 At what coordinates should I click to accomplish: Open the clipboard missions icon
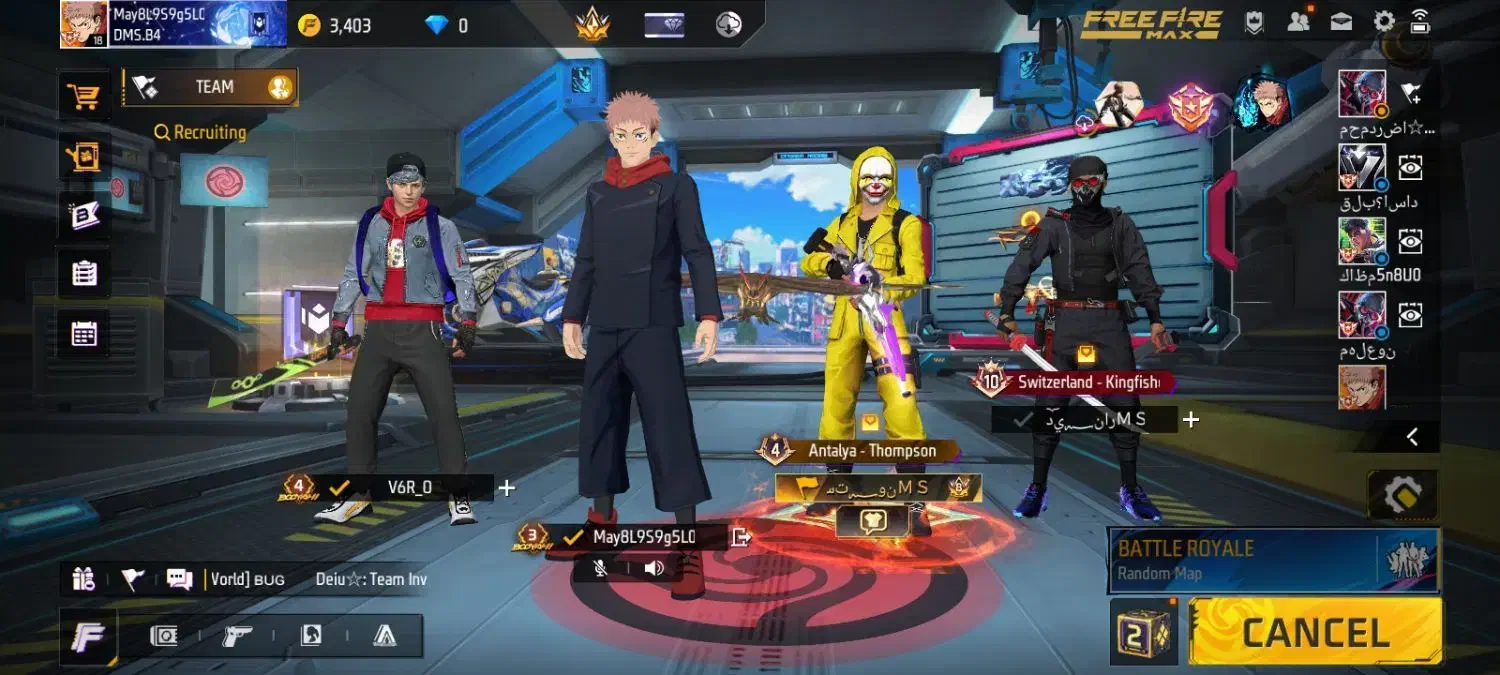(84, 273)
